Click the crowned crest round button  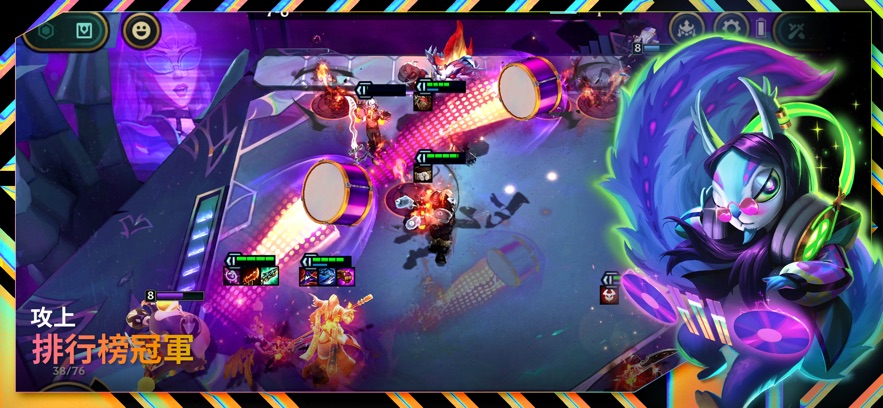pyautogui.click(x=687, y=28)
